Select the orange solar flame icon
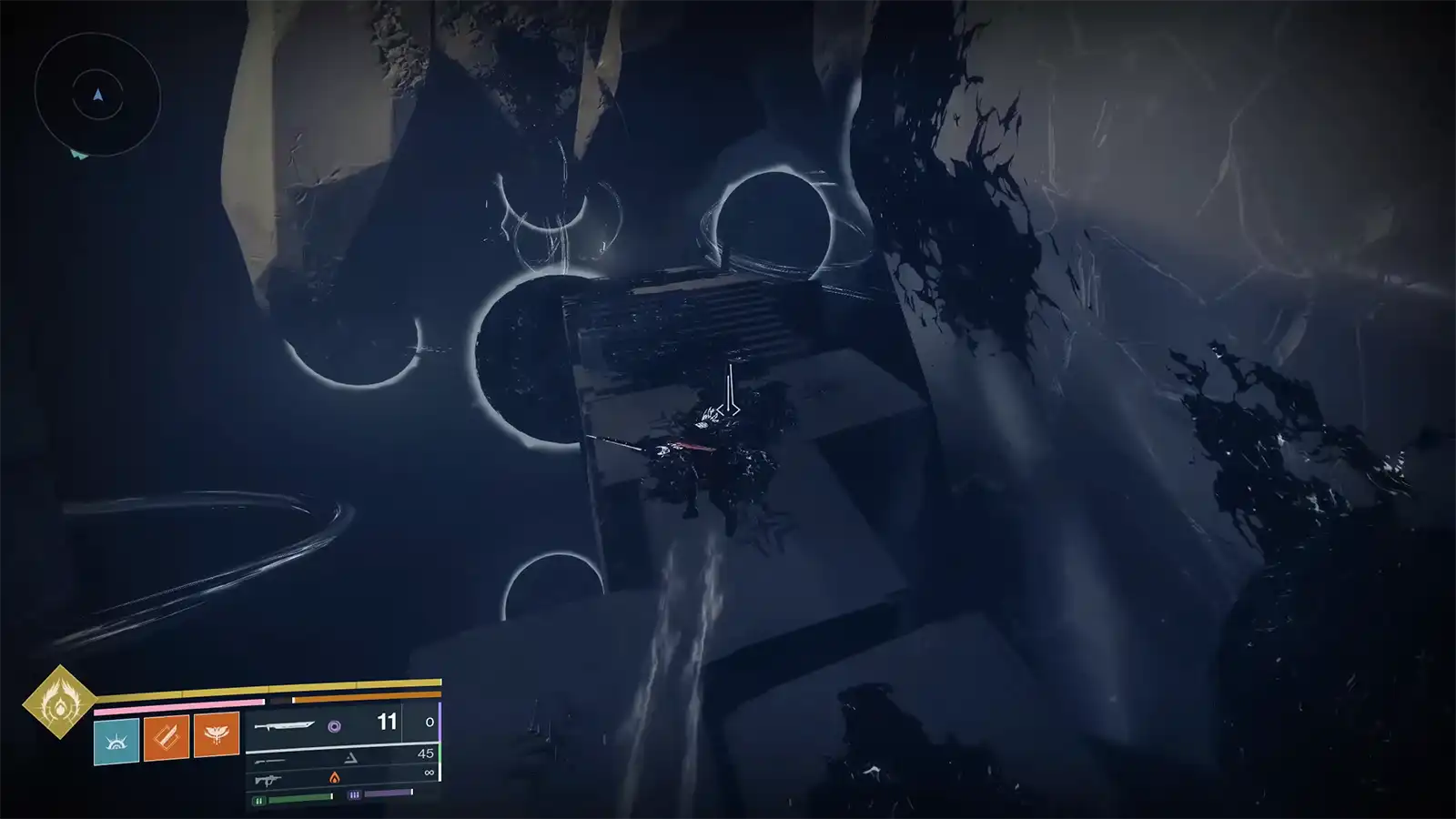Screen dimensions: 1456x819 point(335,779)
